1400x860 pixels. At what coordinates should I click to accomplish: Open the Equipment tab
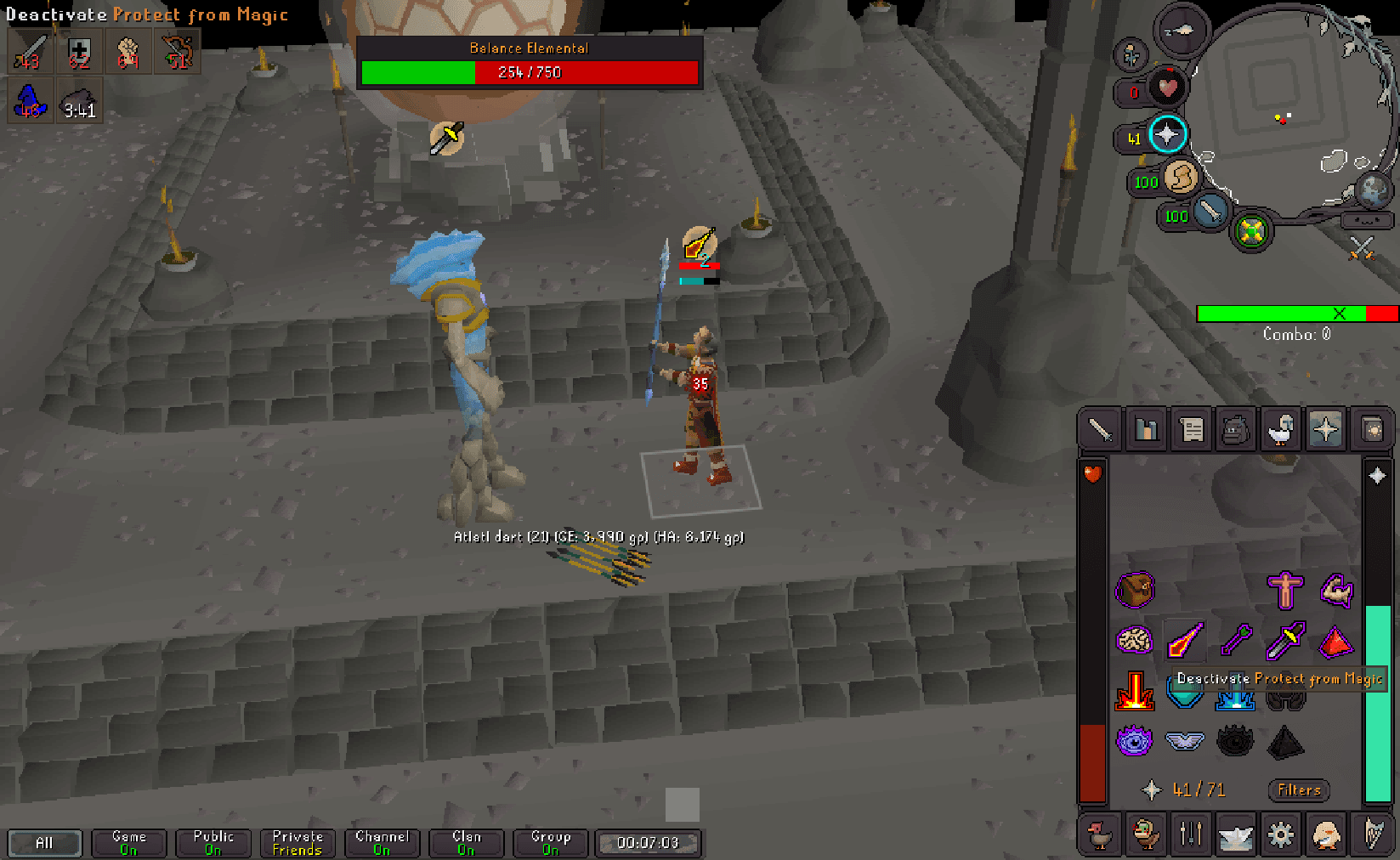(x=1282, y=429)
